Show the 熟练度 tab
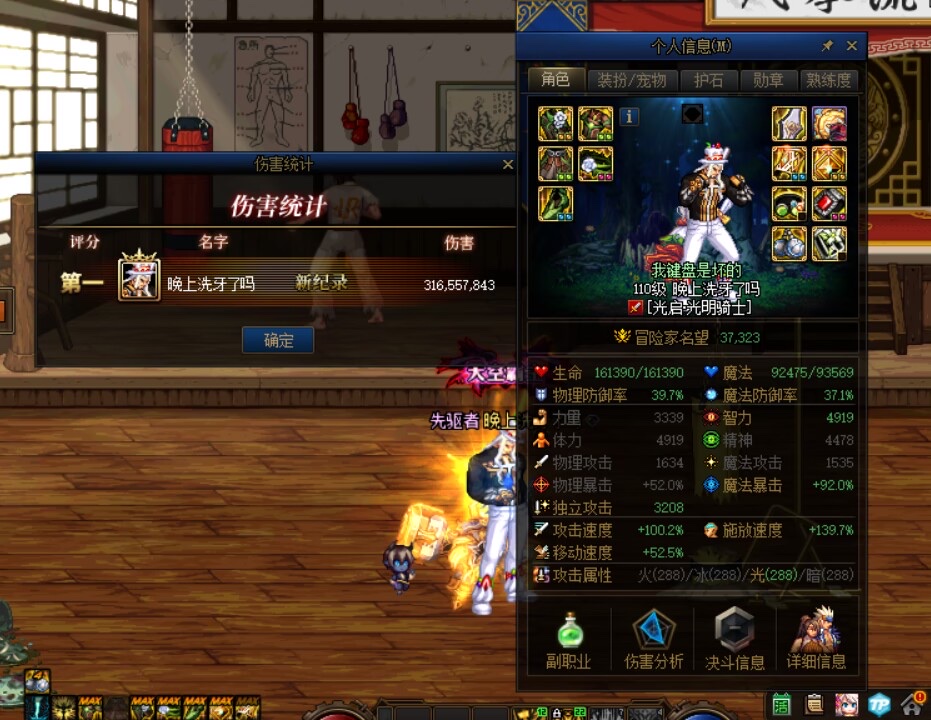 [829, 80]
